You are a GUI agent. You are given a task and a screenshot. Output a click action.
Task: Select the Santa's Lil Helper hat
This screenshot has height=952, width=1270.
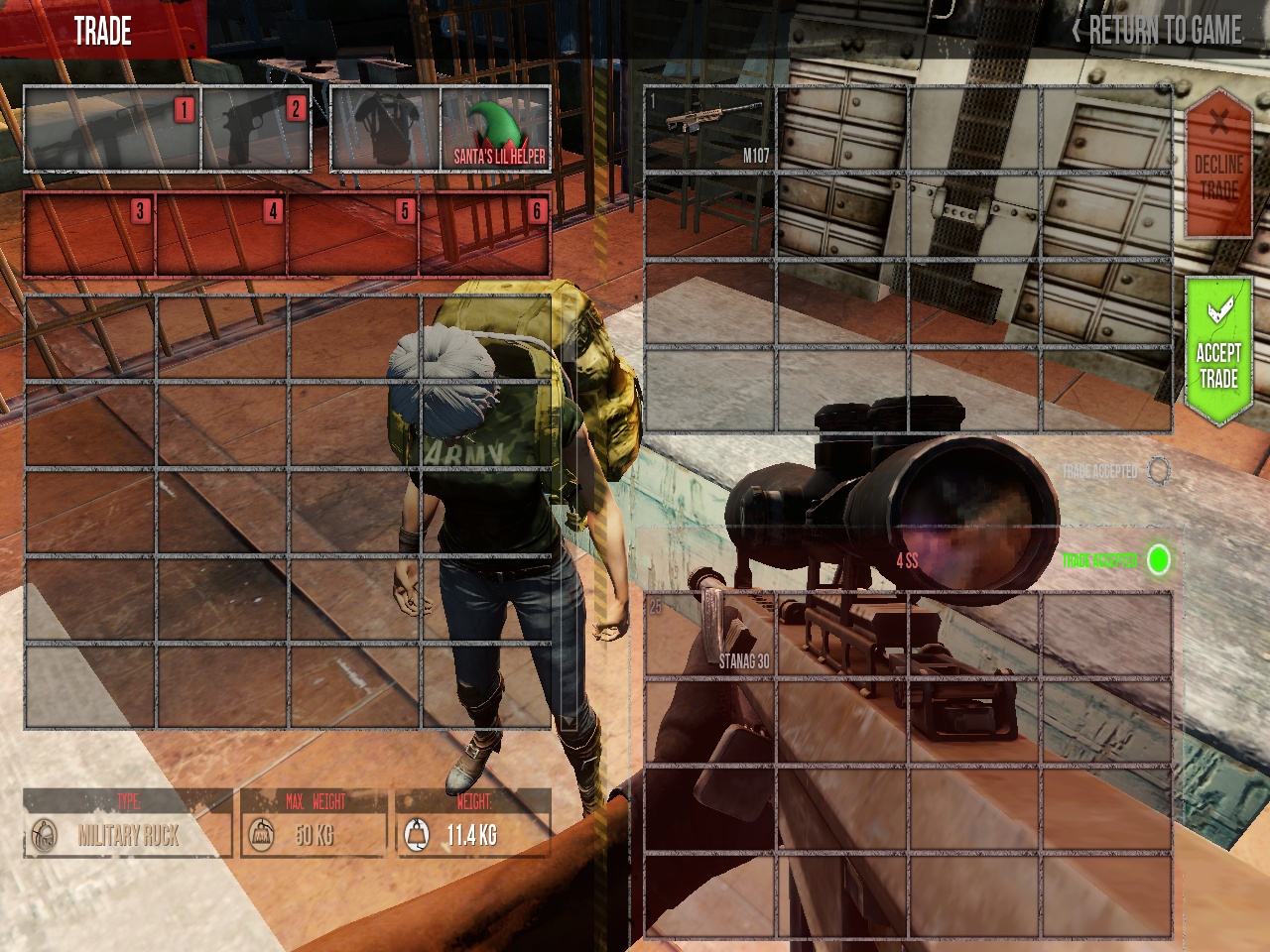(496, 130)
